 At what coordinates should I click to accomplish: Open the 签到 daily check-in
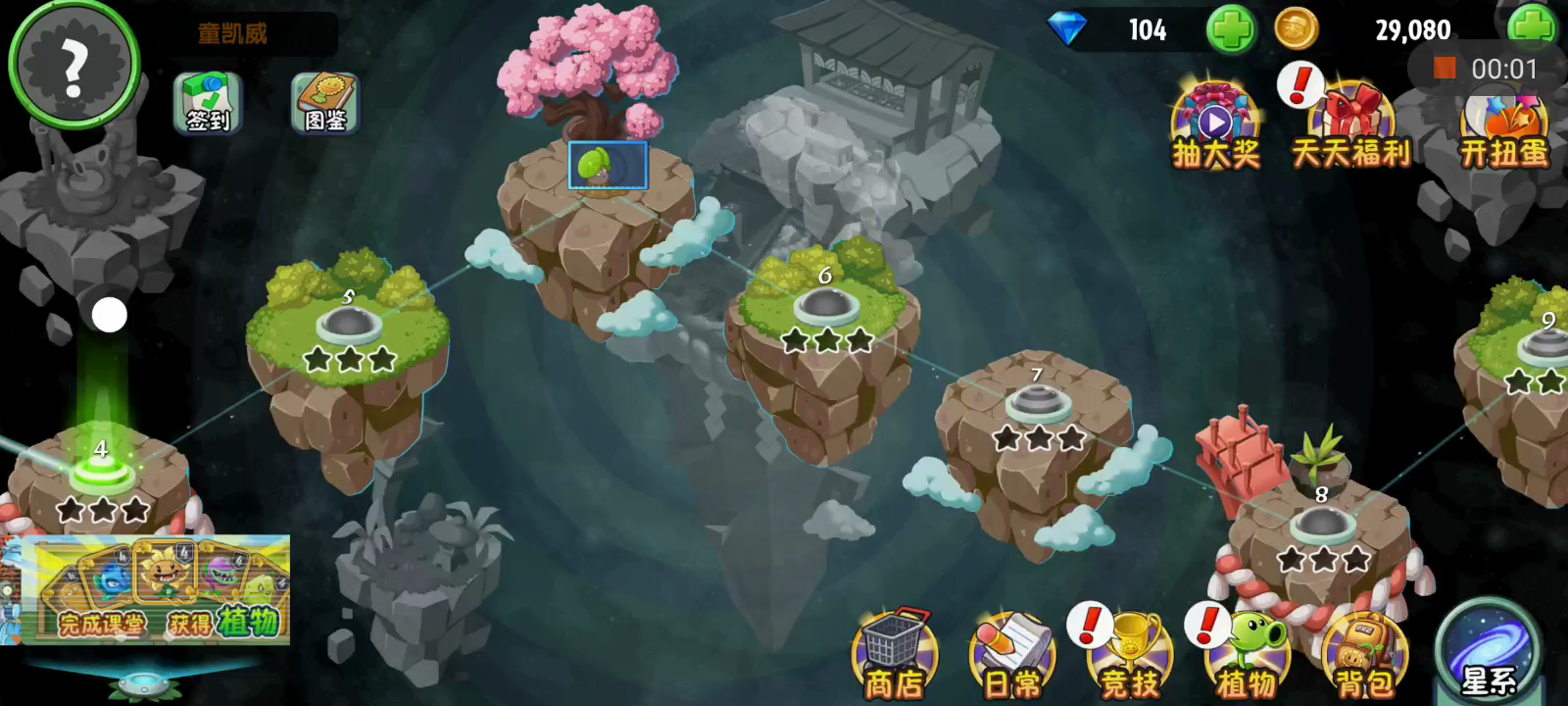[x=208, y=102]
